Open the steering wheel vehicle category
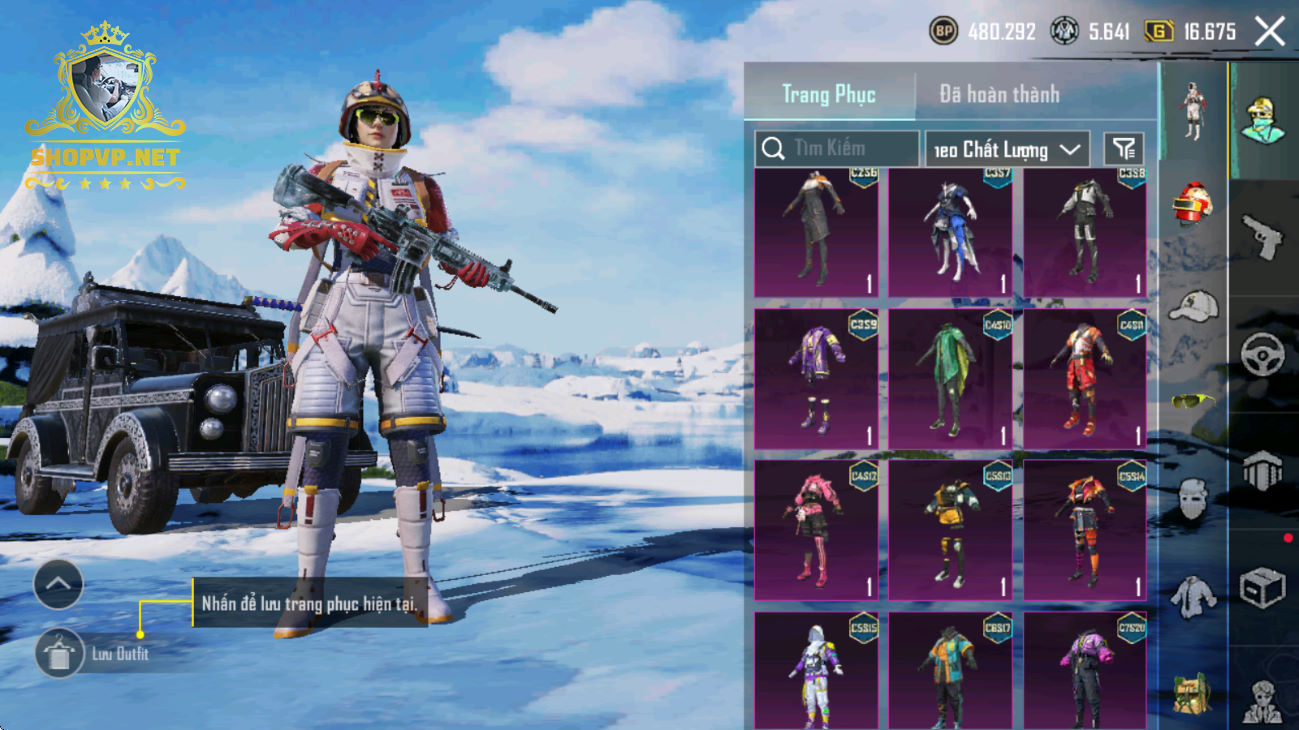The width and height of the screenshot is (1299, 730). 1262,353
